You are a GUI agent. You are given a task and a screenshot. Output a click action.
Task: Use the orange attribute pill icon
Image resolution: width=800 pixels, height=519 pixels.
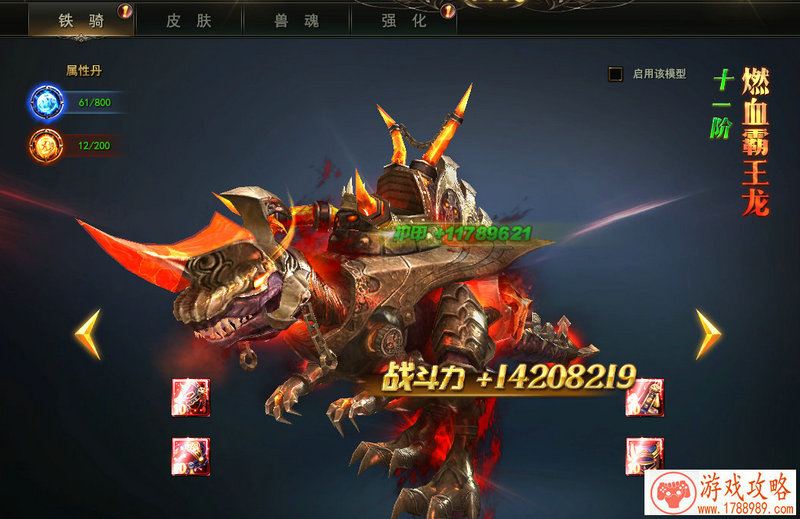tap(46, 146)
